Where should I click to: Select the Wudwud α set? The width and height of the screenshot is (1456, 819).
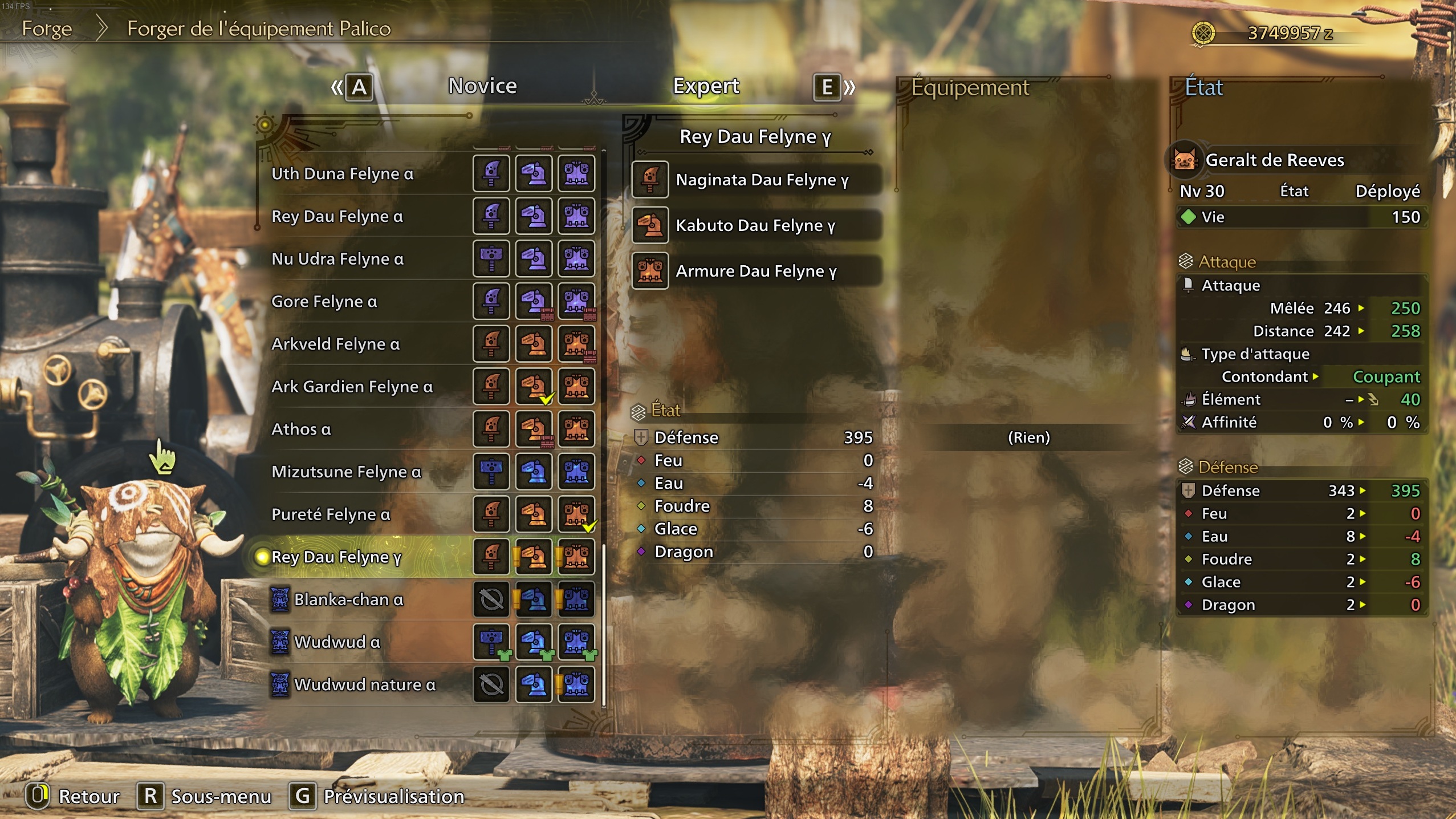pos(337,642)
